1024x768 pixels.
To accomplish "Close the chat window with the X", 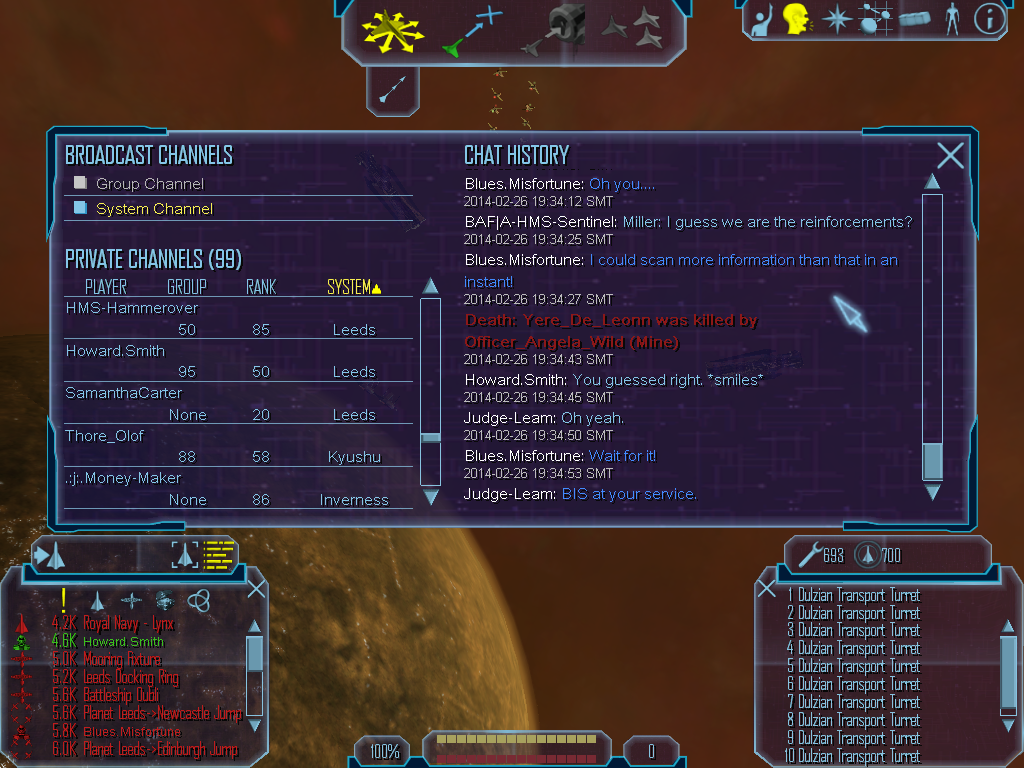I will click(950, 155).
